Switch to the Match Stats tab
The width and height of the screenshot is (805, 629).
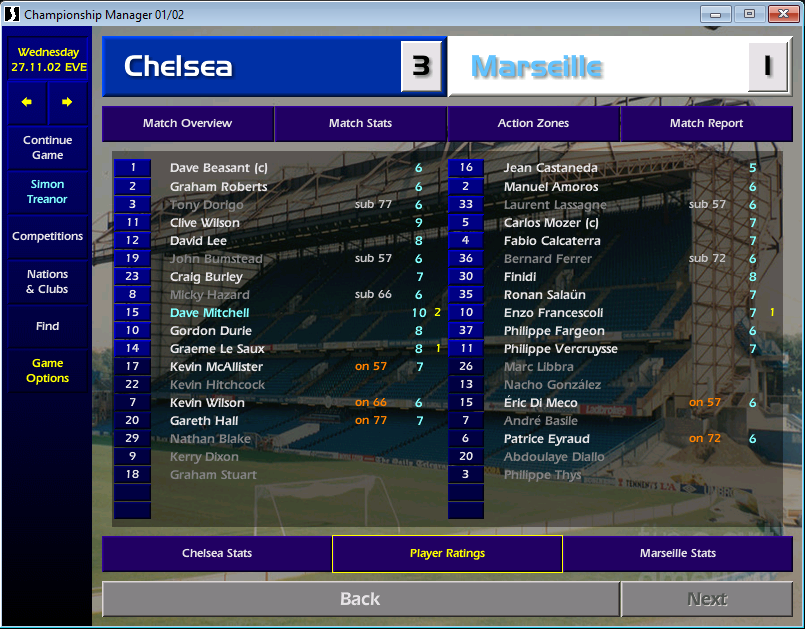click(x=360, y=124)
